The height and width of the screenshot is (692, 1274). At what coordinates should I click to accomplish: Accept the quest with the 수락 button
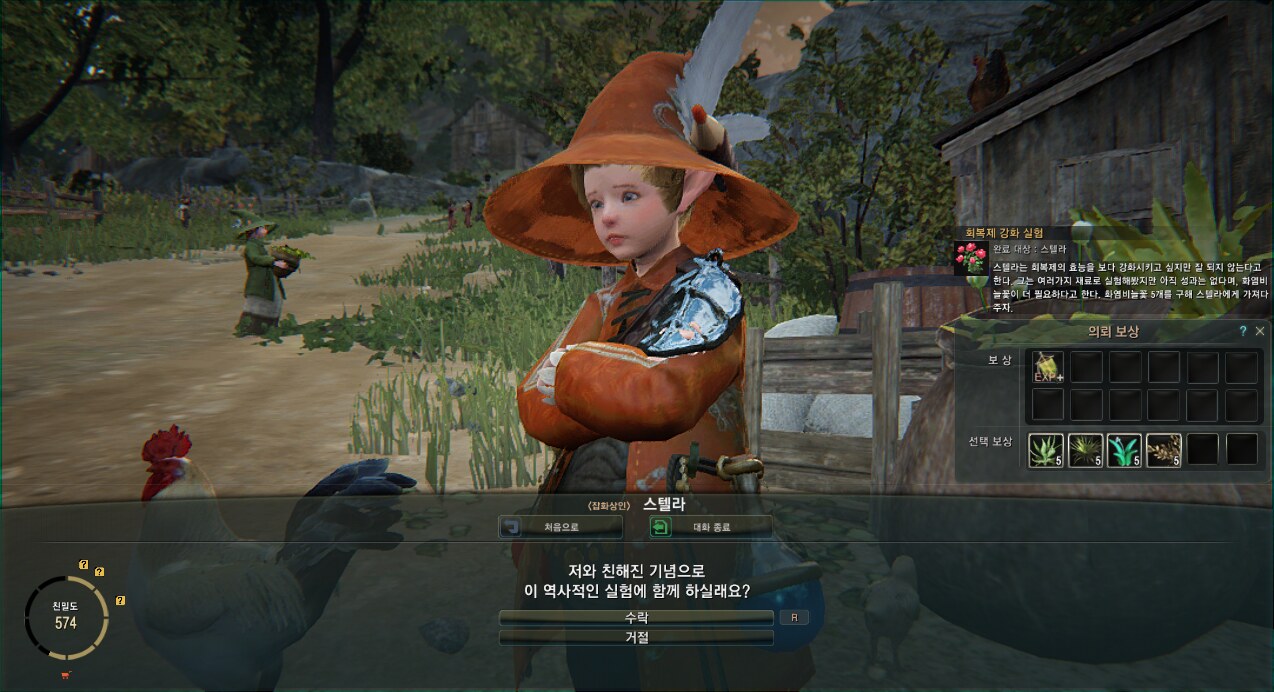pyautogui.click(x=636, y=618)
